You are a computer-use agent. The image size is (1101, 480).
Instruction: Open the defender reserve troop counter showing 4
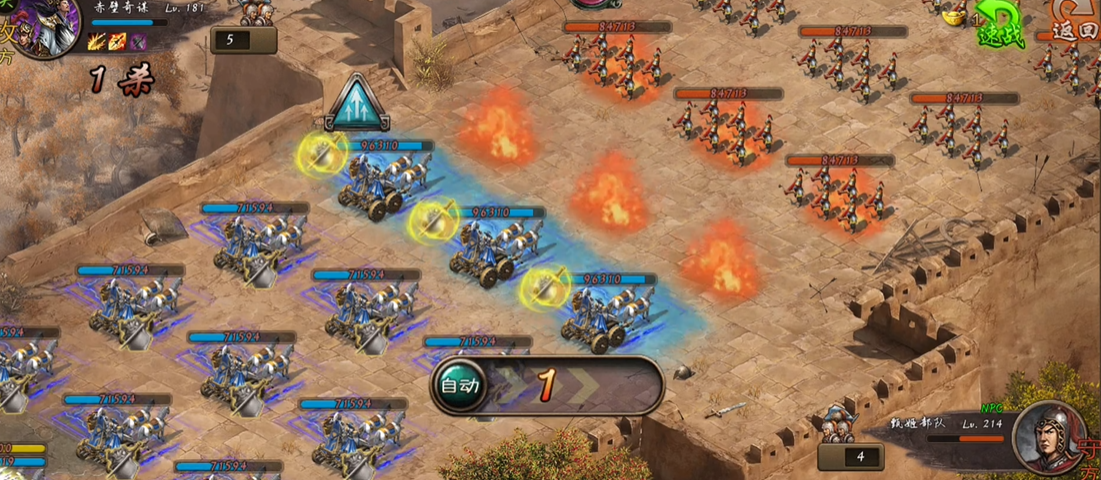(850, 456)
